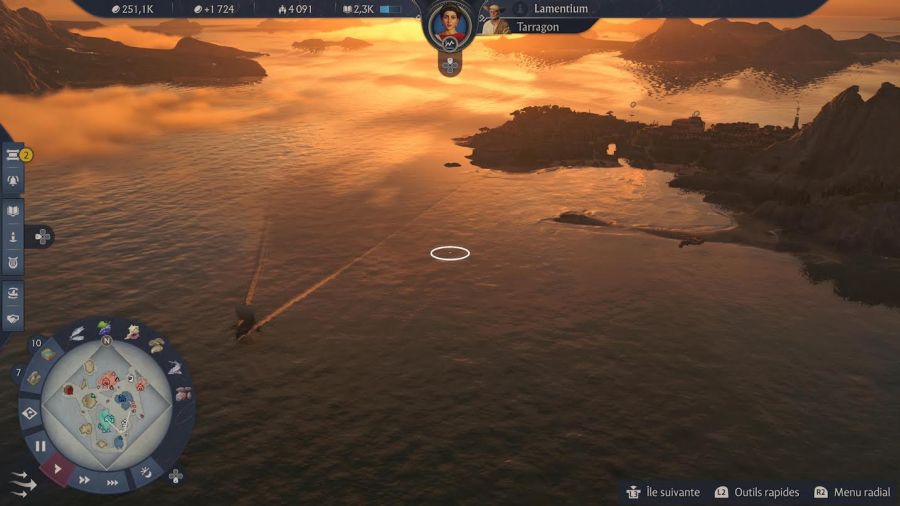Image resolution: width=900 pixels, height=506 pixels.
Task: Open the bell alerts panel
Action: [x=14, y=182]
